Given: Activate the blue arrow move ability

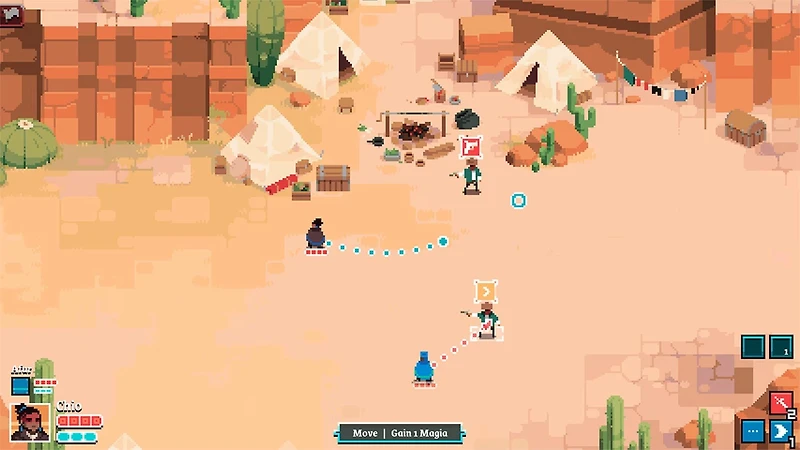Looking at the screenshot, I should pos(782,431).
